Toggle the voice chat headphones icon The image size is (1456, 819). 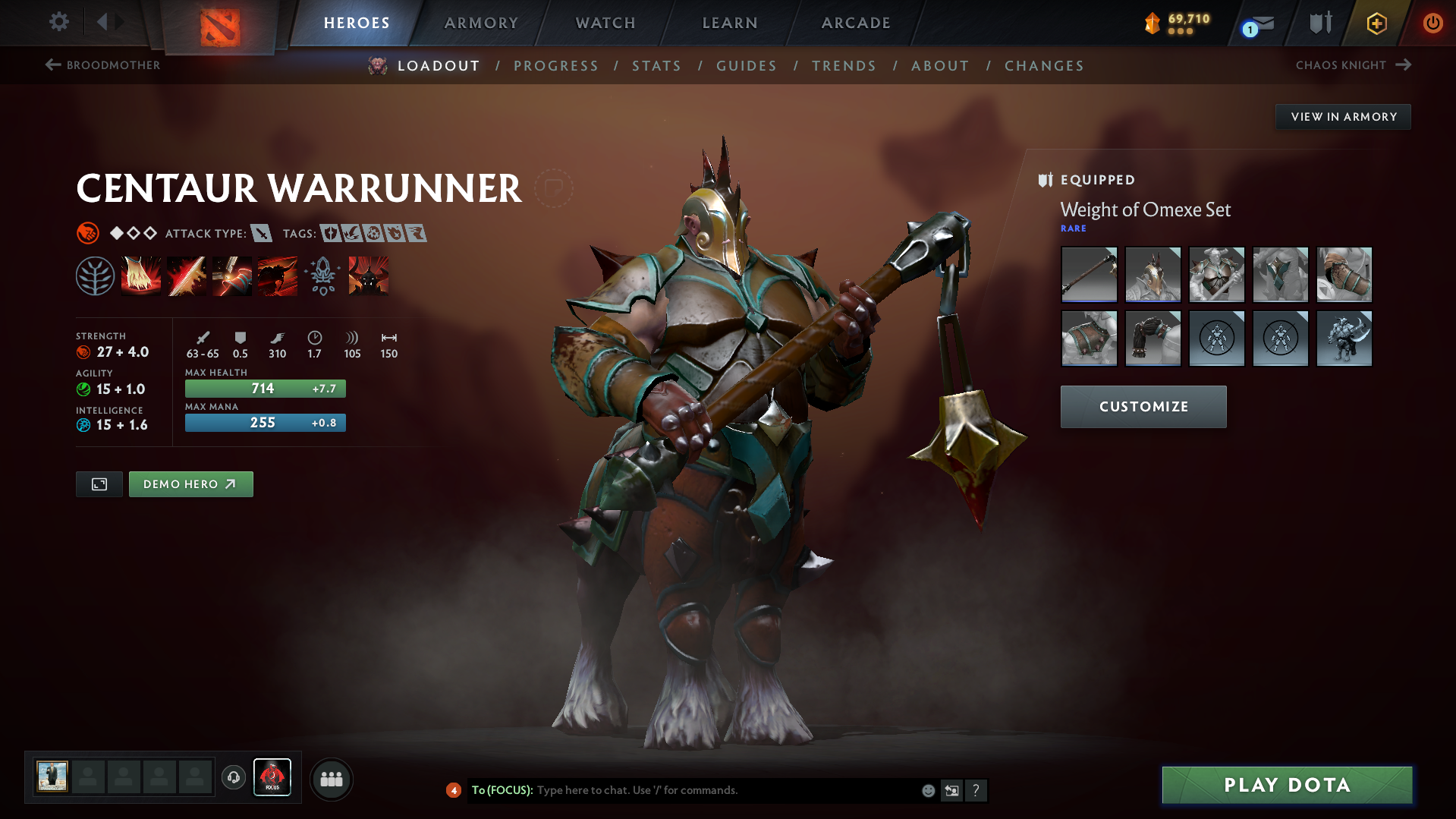click(233, 778)
